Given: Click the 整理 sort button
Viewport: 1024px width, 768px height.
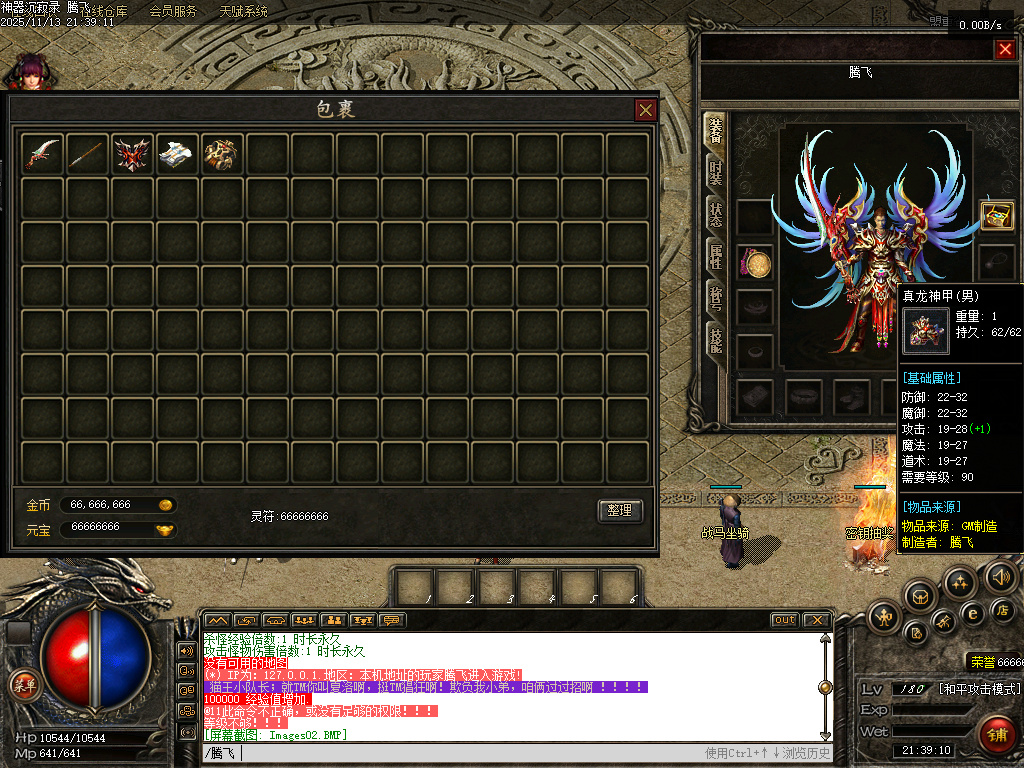Looking at the screenshot, I should tap(619, 510).
